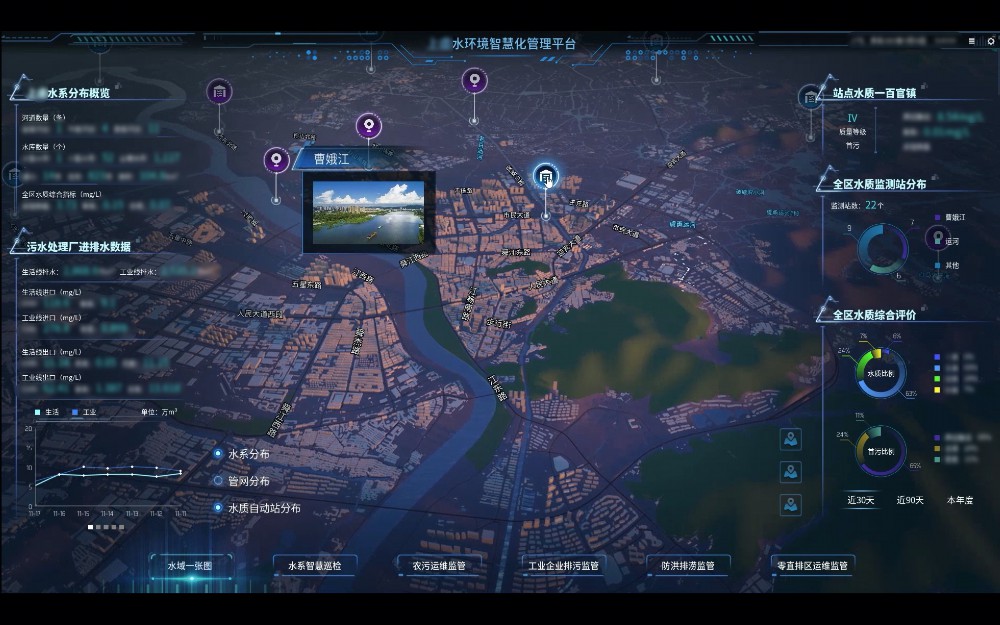Open the settings gear in the header
This screenshot has width=1000, height=625.
point(991,42)
